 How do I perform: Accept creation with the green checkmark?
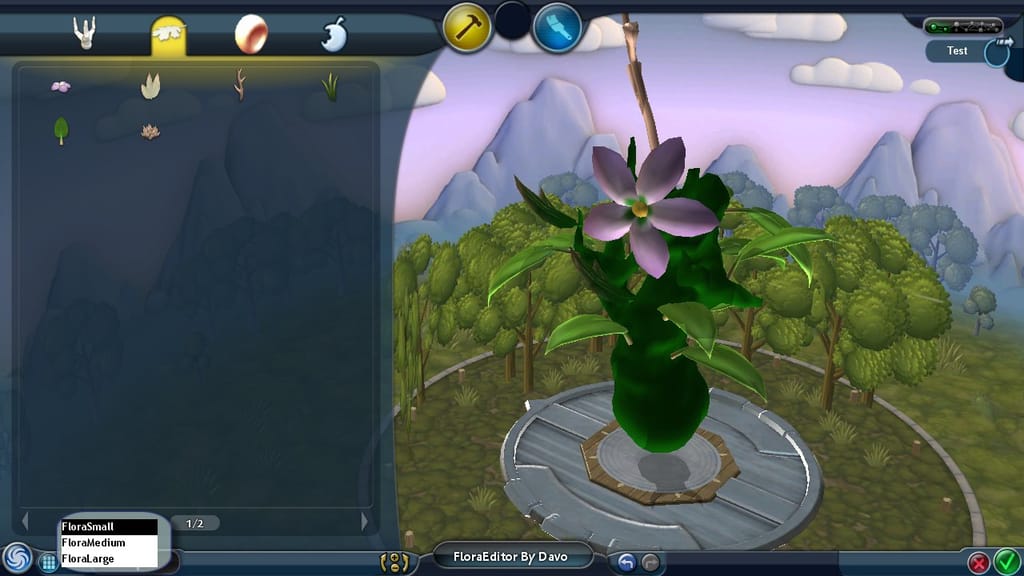(1006, 562)
